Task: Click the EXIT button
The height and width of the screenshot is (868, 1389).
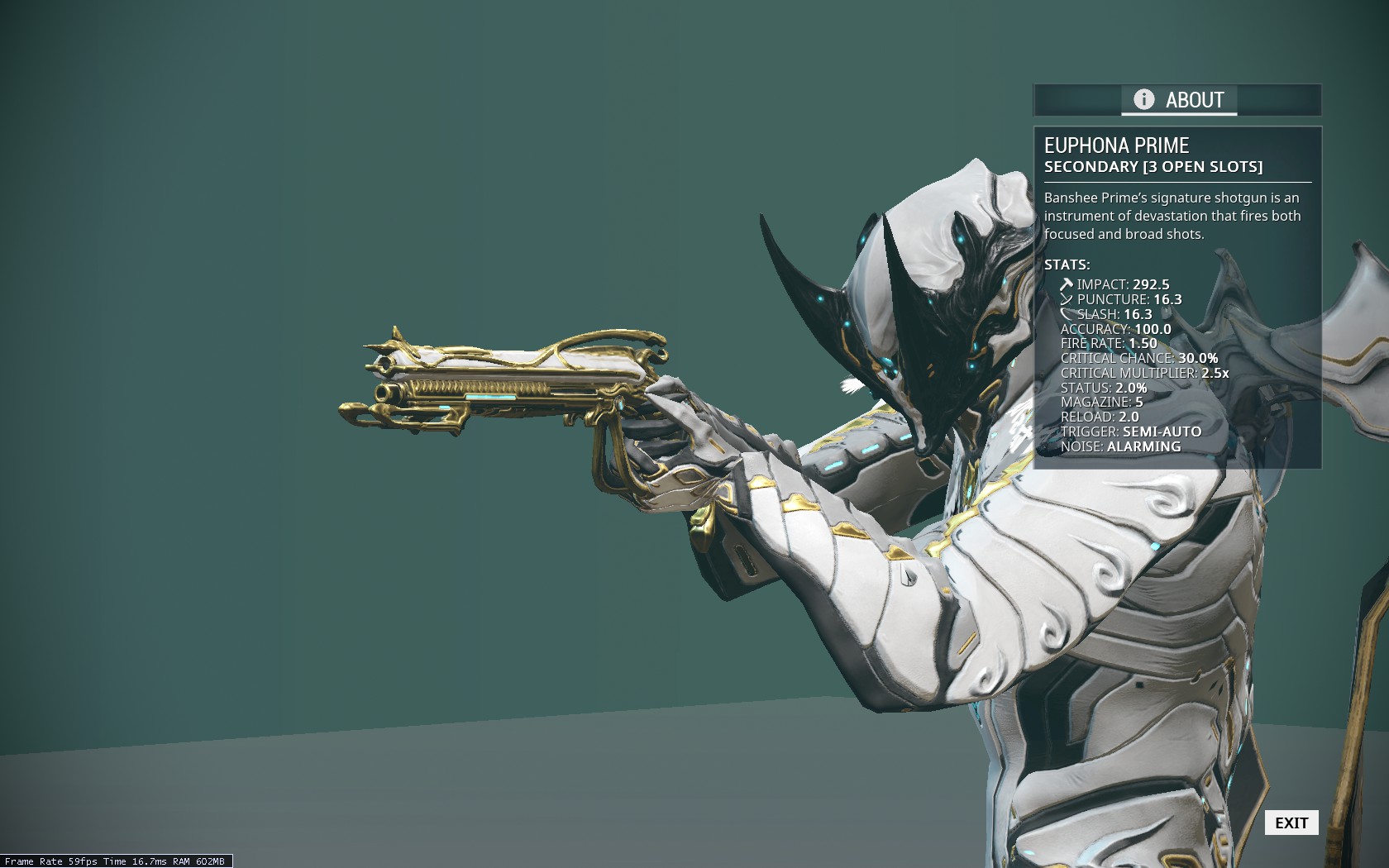Action: [x=1291, y=823]
